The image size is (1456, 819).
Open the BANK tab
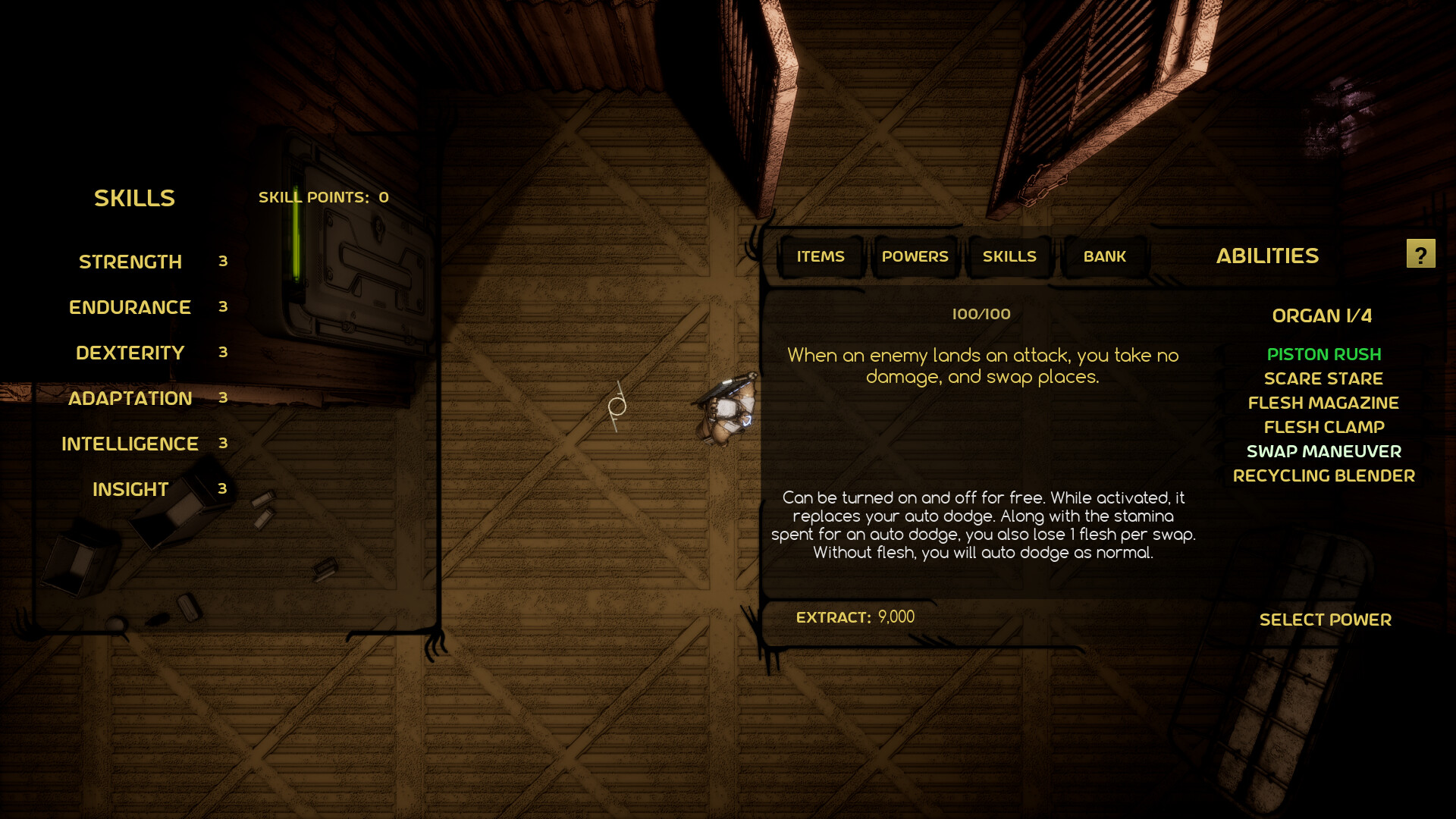pos(1104,256)
